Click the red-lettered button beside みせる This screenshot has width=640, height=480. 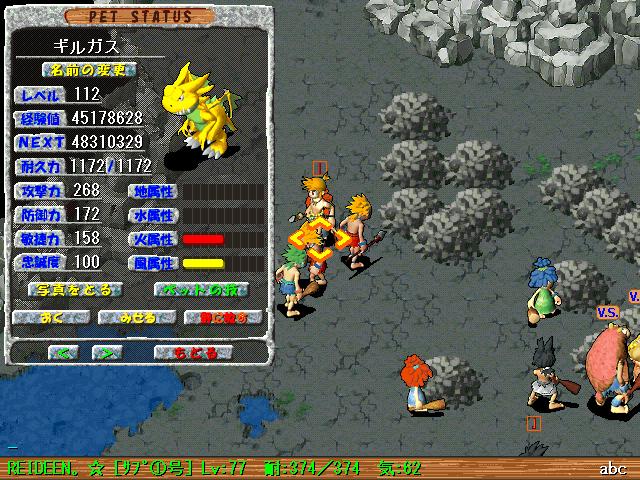(x=222, y=318)
